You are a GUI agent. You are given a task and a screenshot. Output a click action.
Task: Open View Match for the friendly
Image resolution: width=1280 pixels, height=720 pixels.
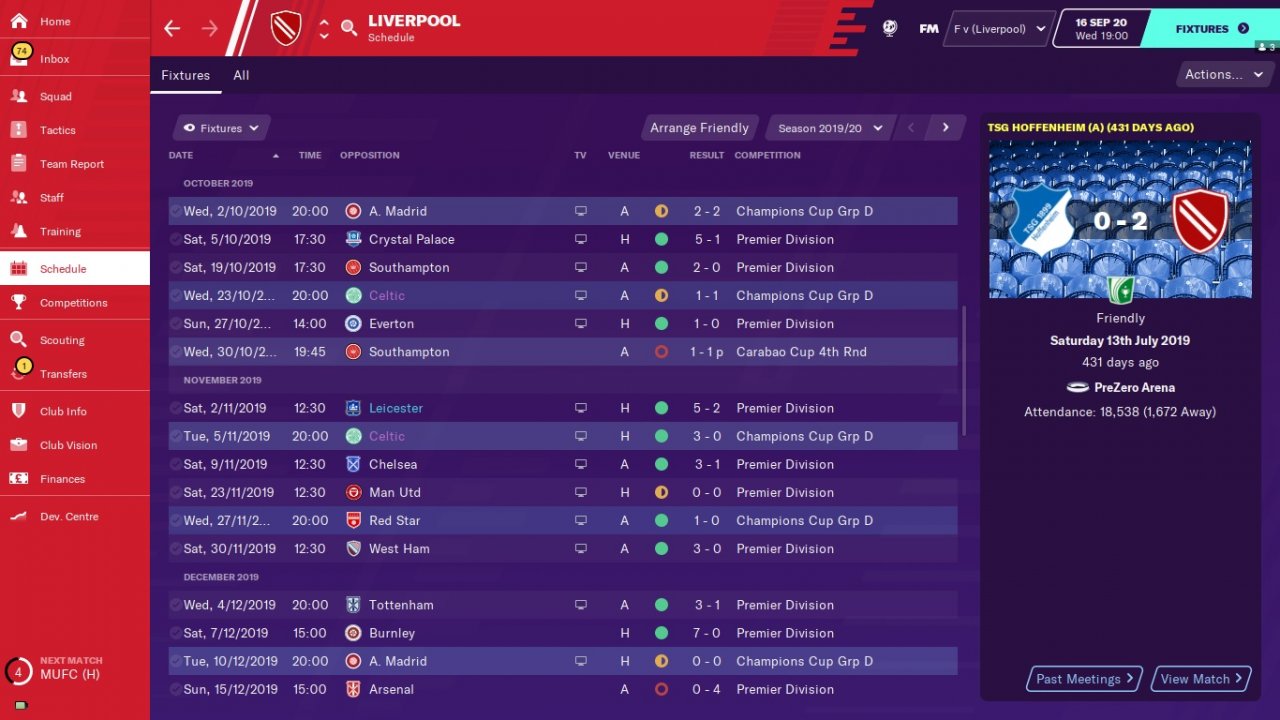coord(1201,679)
